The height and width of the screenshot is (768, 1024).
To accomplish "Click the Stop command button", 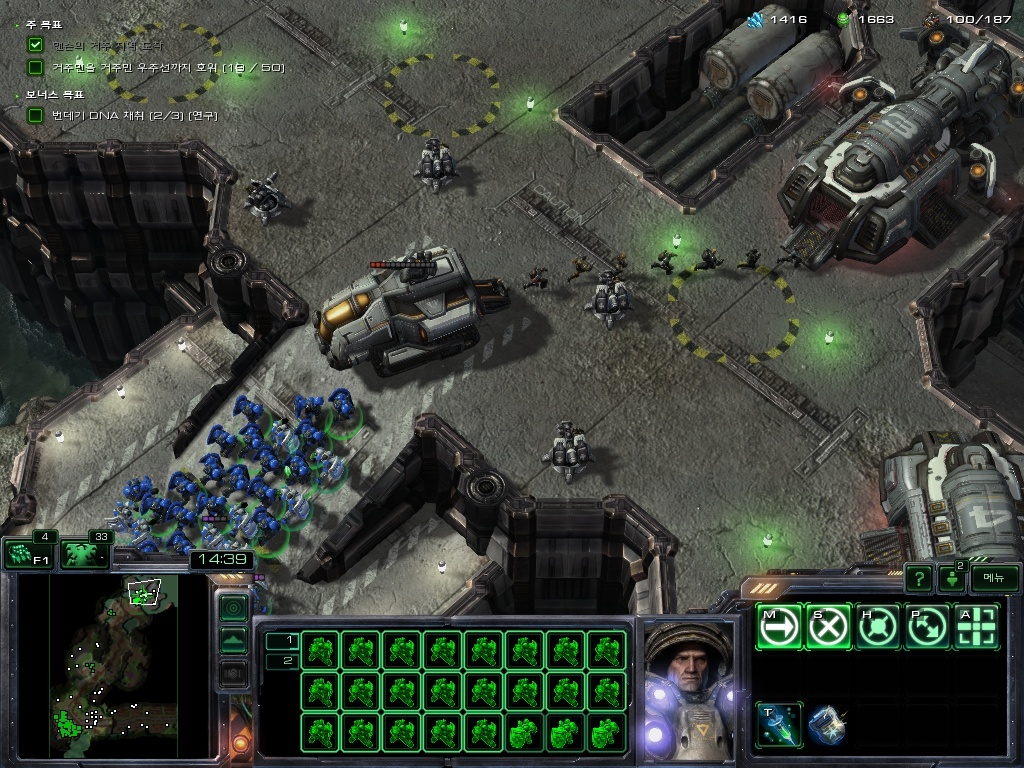I will [x=829, y=627].
